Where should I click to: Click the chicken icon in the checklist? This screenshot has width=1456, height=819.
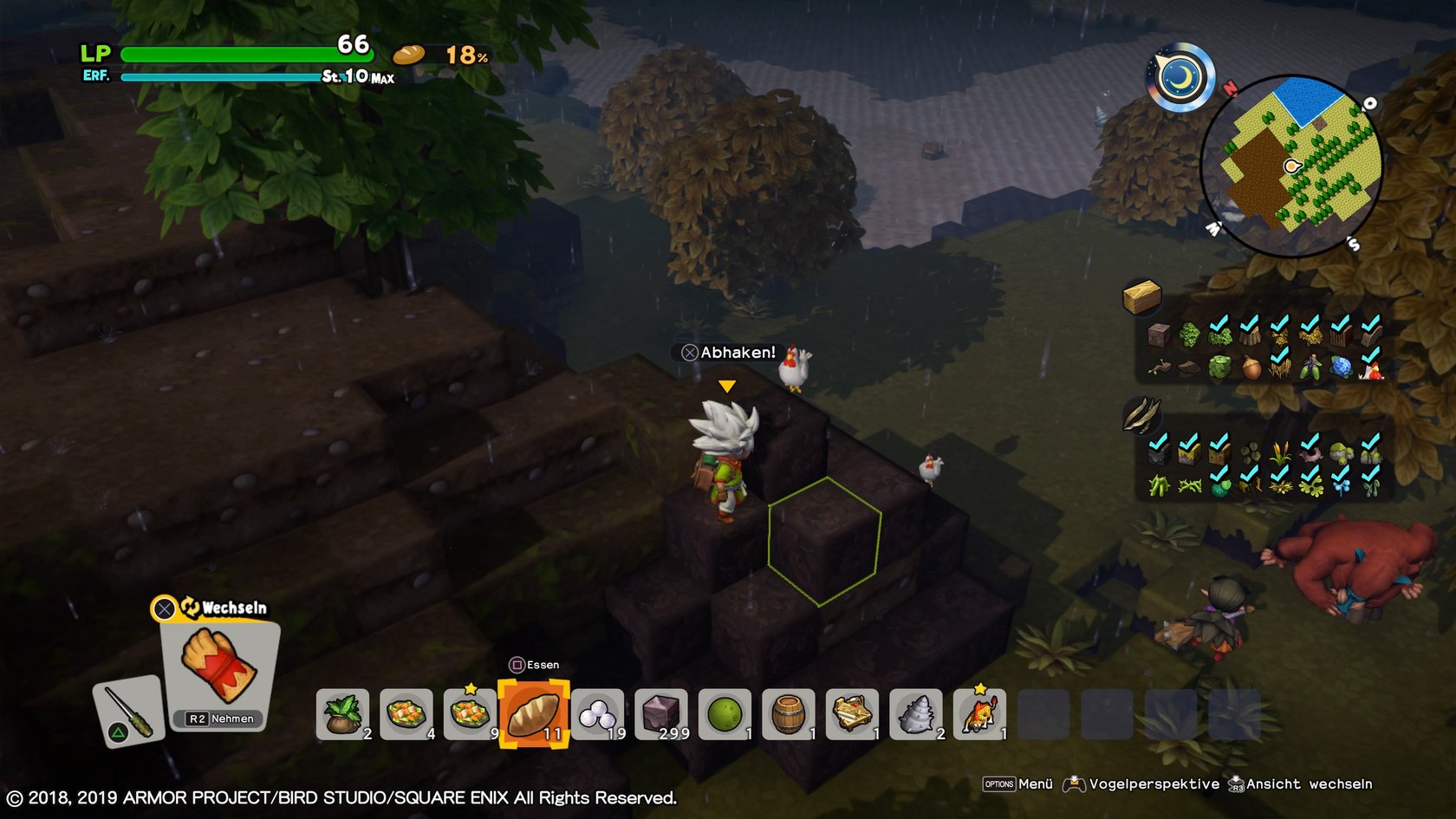[1370, 369]
